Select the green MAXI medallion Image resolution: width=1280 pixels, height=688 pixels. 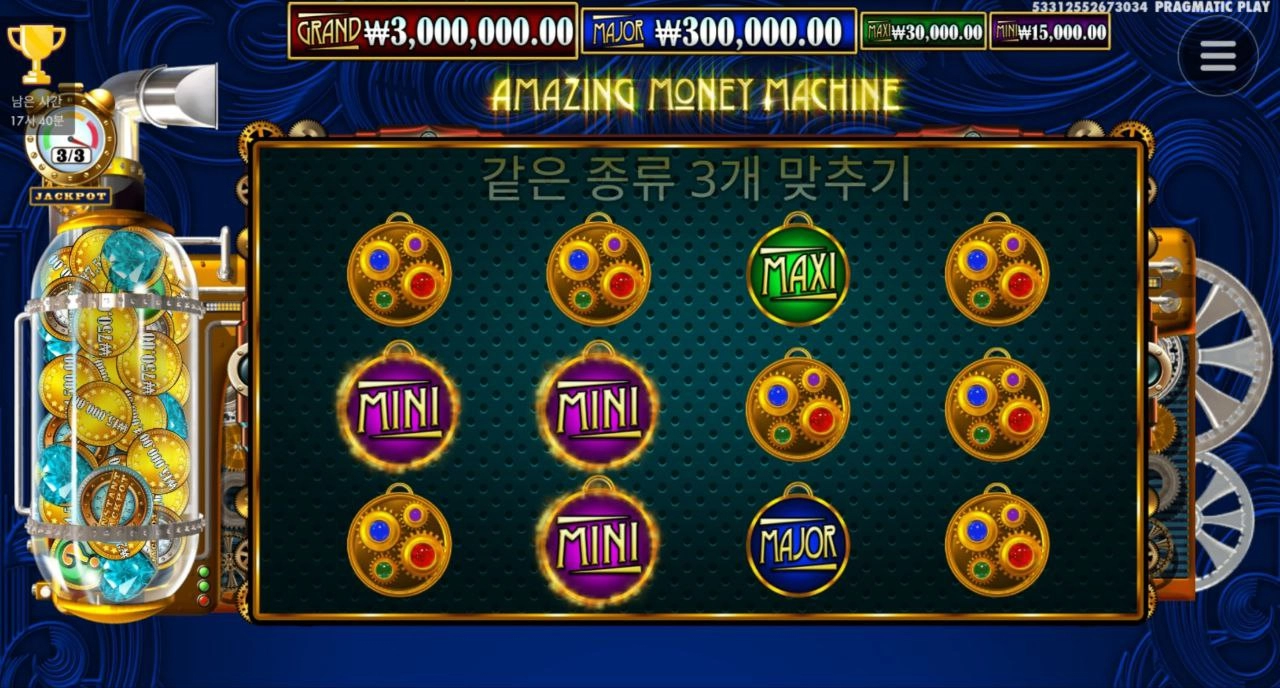pyautogui.click(x=798, y=272)
